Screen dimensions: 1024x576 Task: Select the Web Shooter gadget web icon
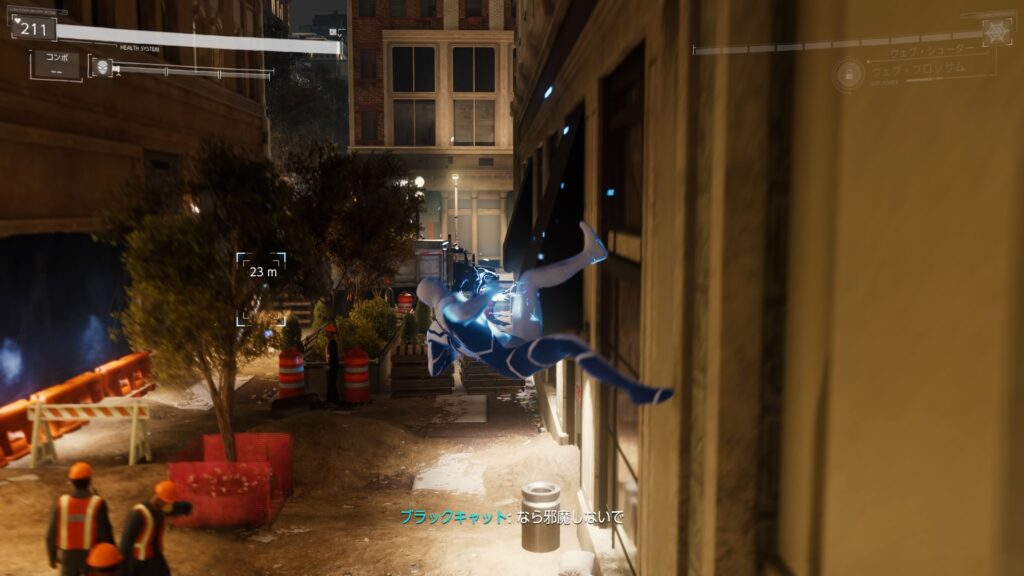(996, 31)
